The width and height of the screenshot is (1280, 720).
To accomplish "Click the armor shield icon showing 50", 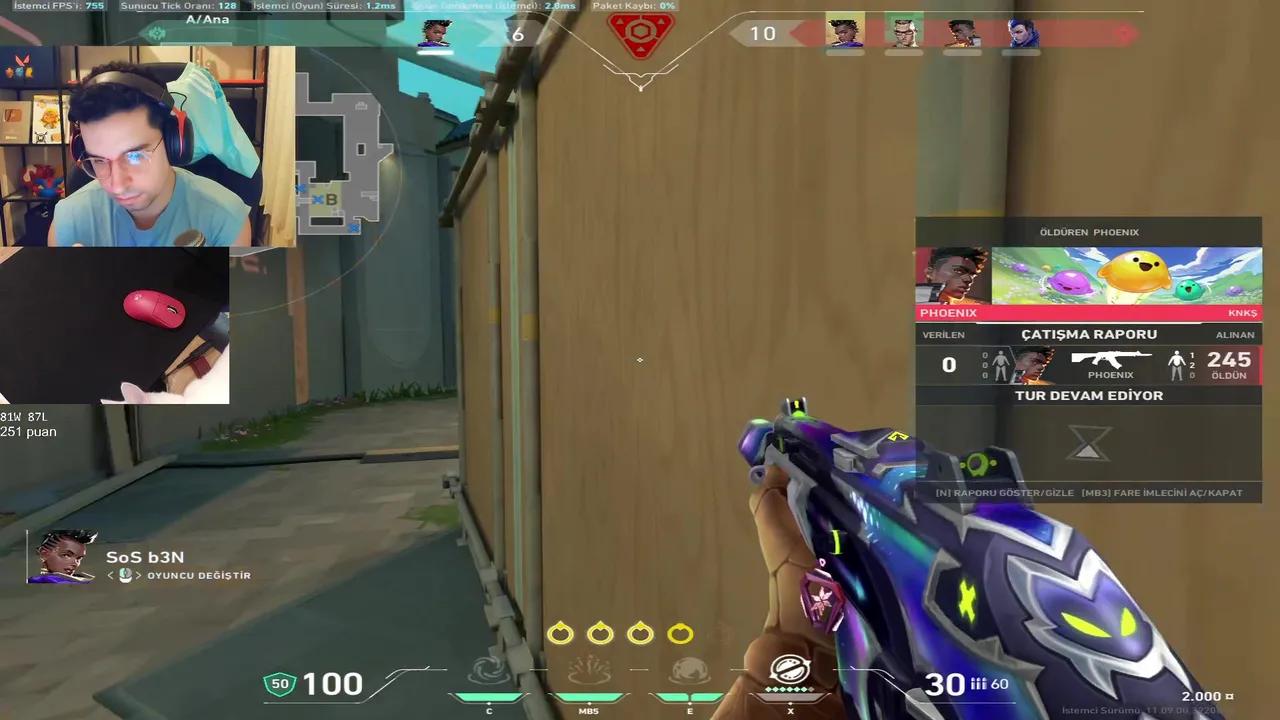I will (x=280, y=684).
